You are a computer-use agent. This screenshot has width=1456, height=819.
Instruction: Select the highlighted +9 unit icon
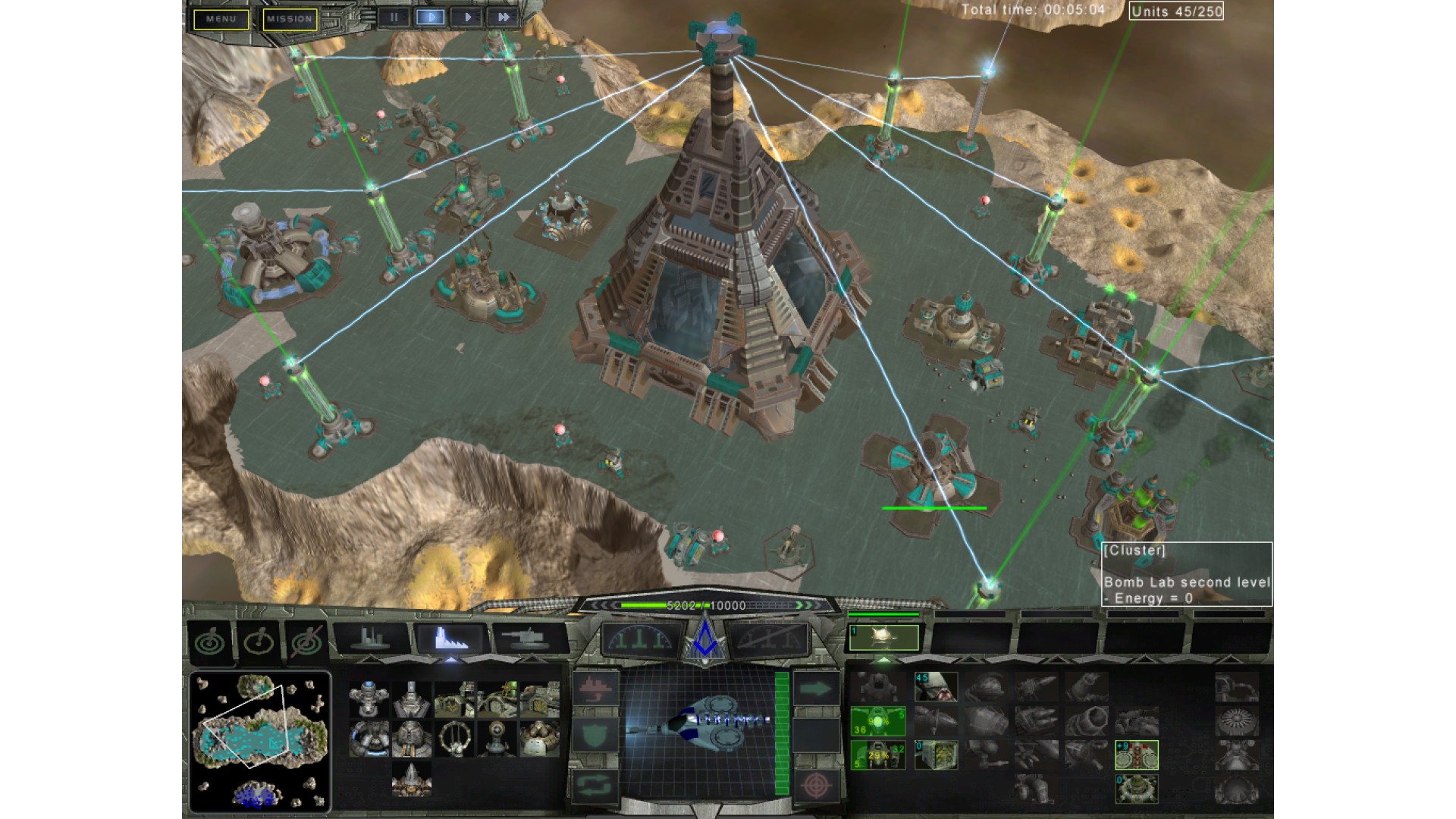pyautogui.click(x=1136, y=755)
